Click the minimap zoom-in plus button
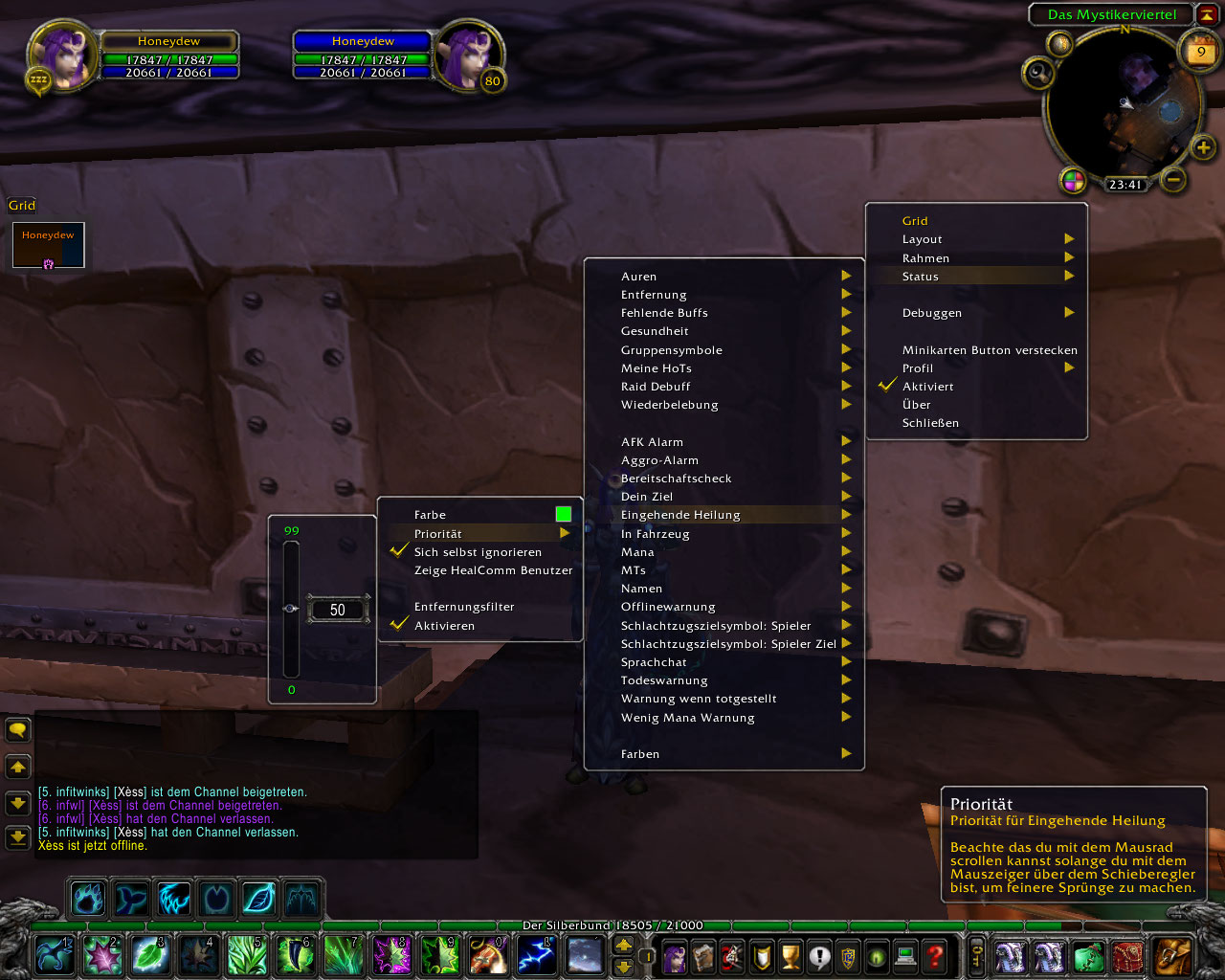The image size is (1225, 980). [x=1203, y=147]
